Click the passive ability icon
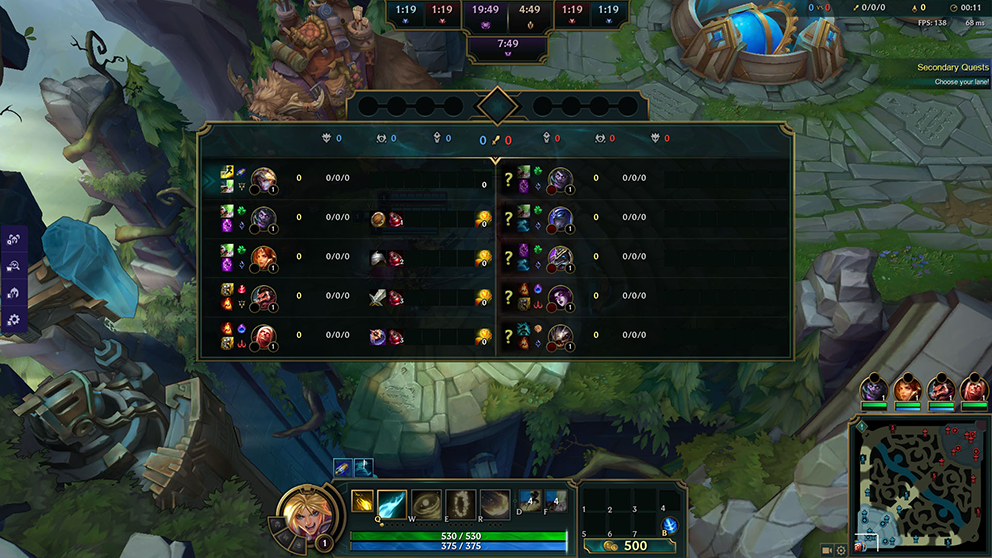The image size is (992, 558). point(361,500)
